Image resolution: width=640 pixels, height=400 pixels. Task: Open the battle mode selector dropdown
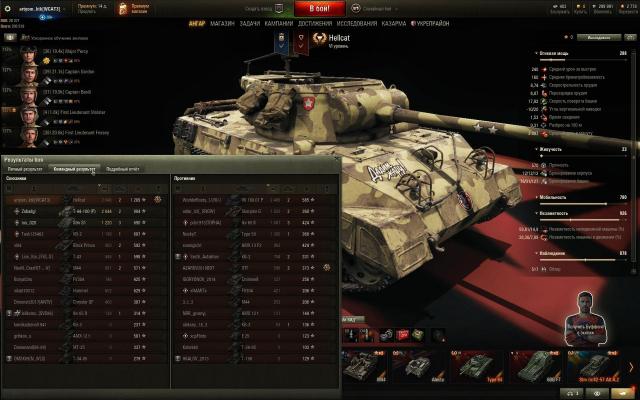pyautogui.click(x=376, y=8)
